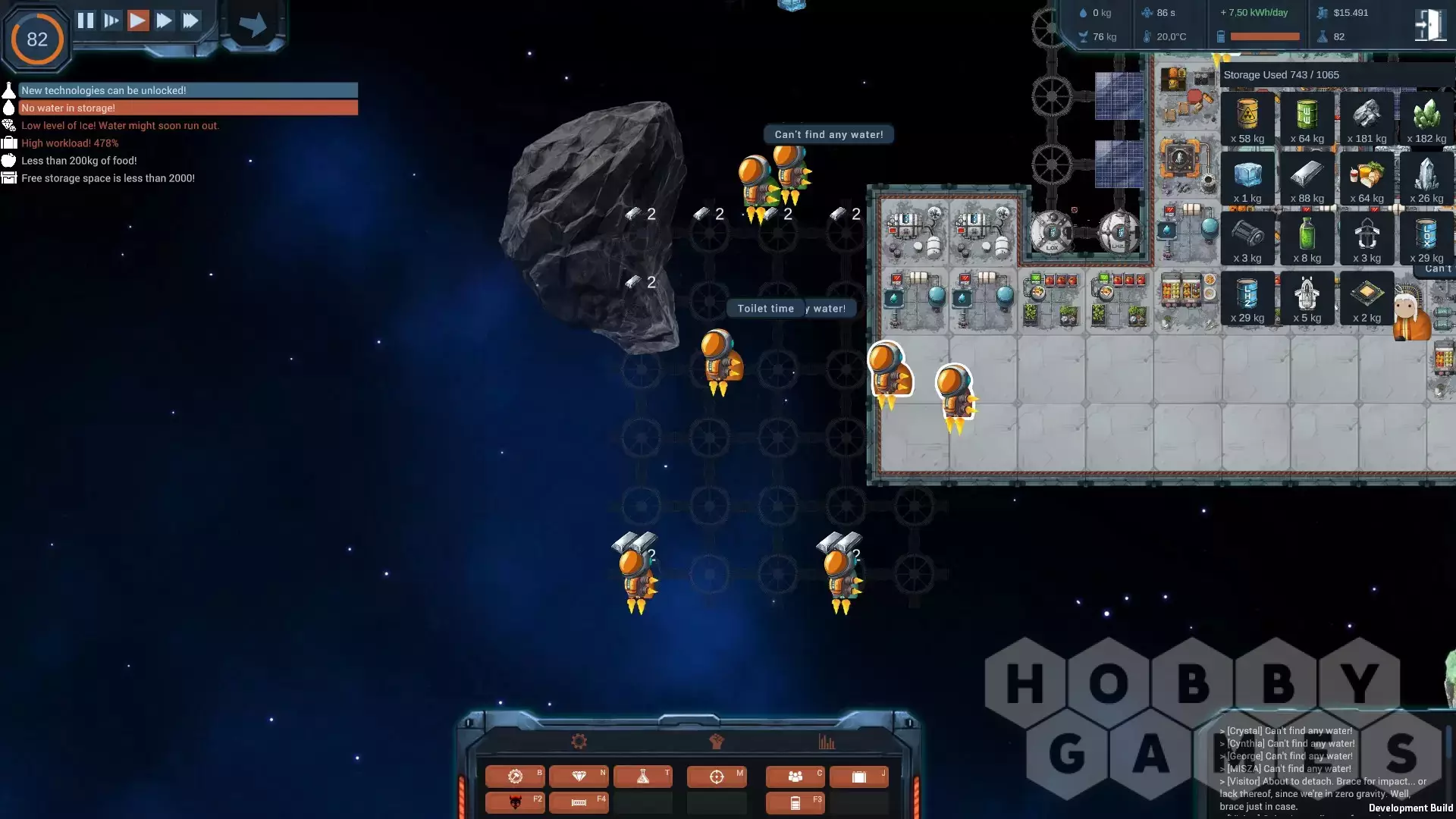The height and width of the screenshot is (819, 1456).
Task: Pause the game simulation
Action: click(x=86, y=20)
